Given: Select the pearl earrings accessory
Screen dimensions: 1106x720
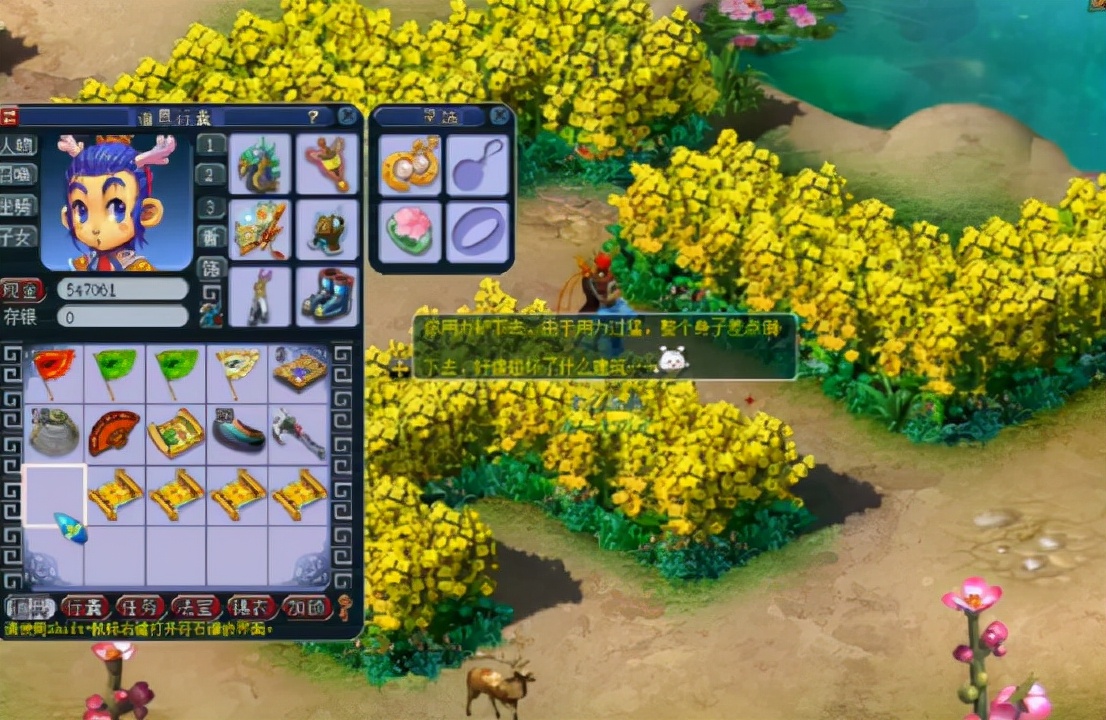Looking at the screenshot, I should pos(410,164).
